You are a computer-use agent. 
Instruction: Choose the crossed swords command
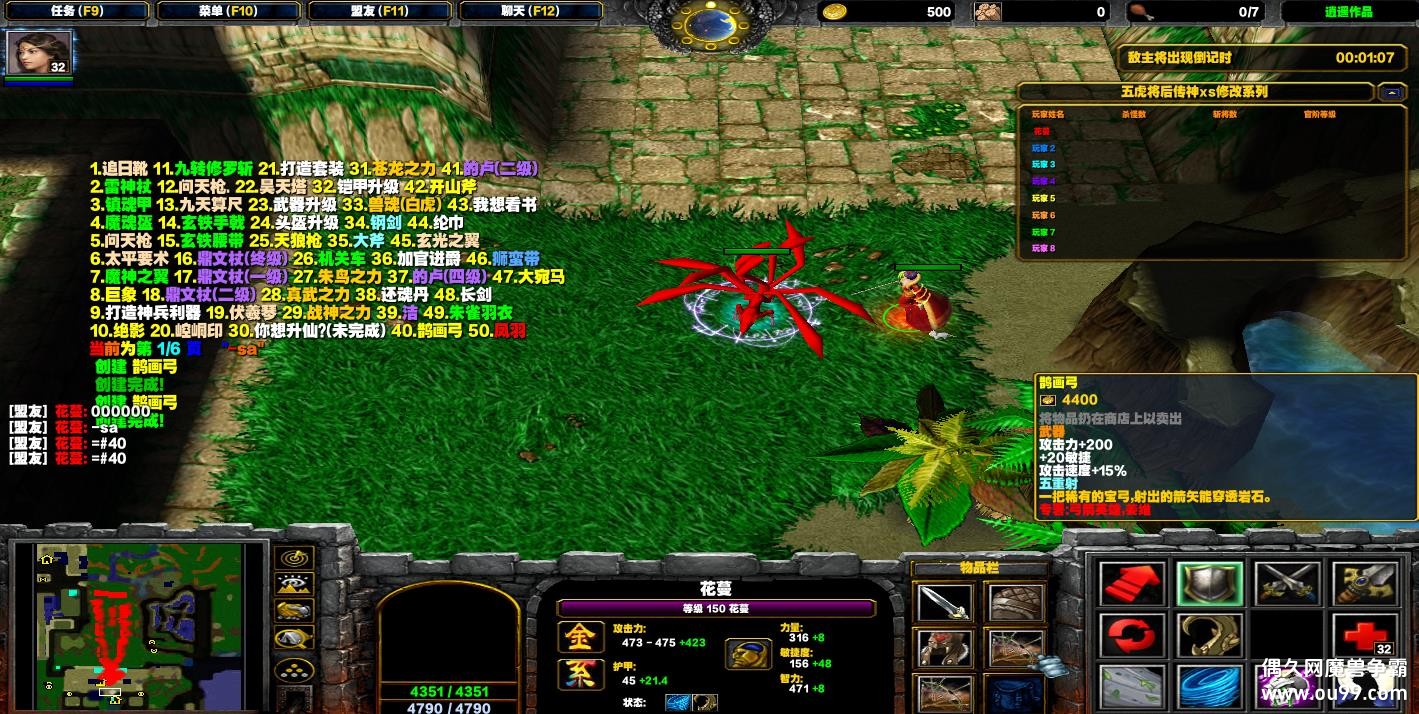1287,585
